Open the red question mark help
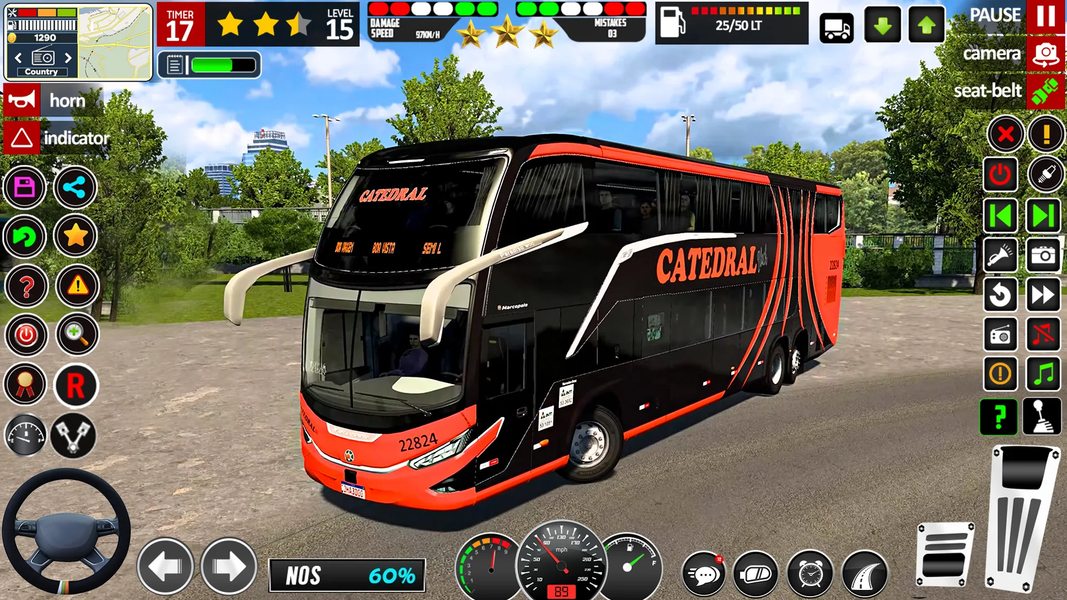The width and height of the screenshot is (1067, 600). pos(25,286)
